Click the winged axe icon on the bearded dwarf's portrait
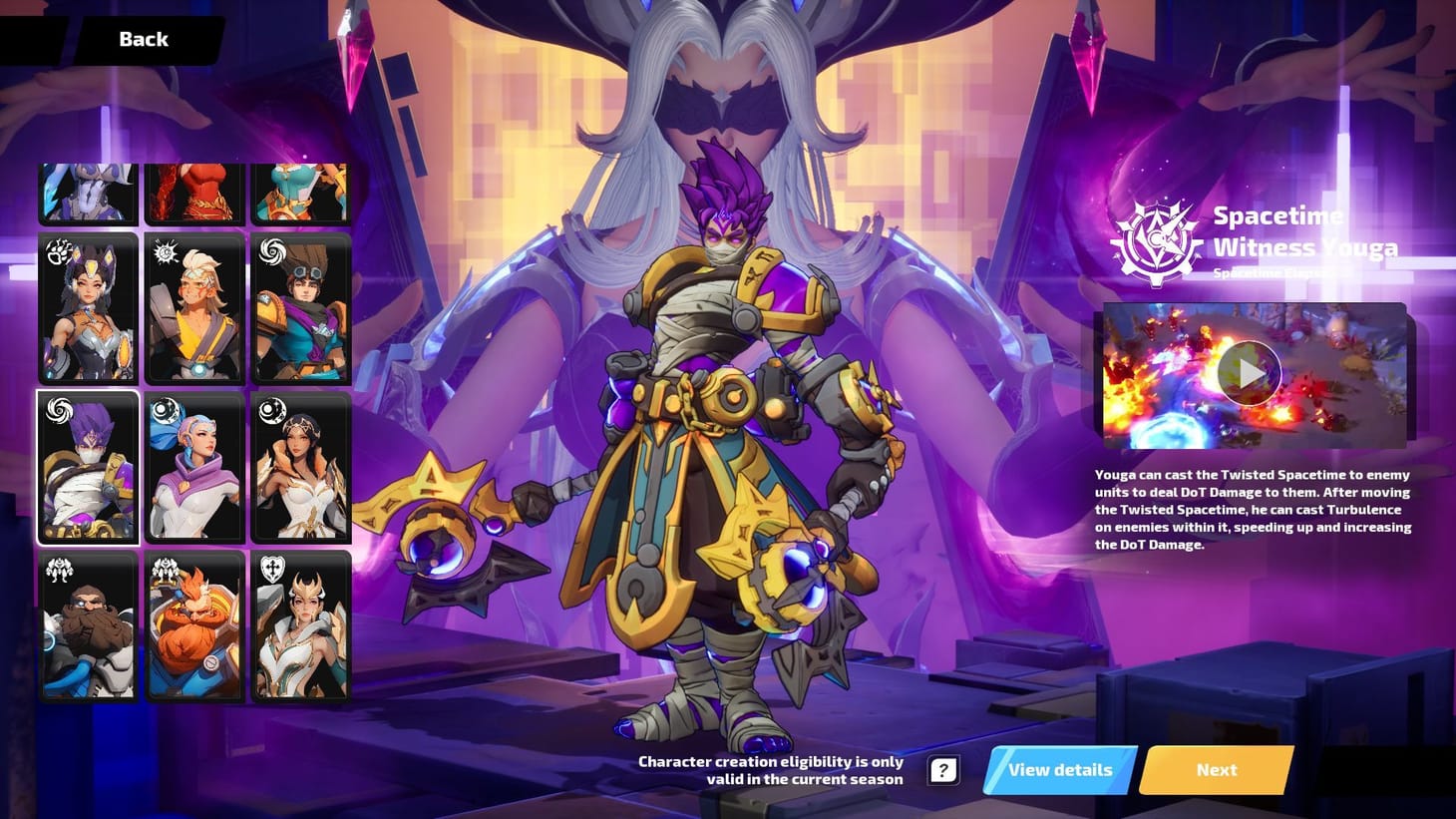 tap(60, 571)
